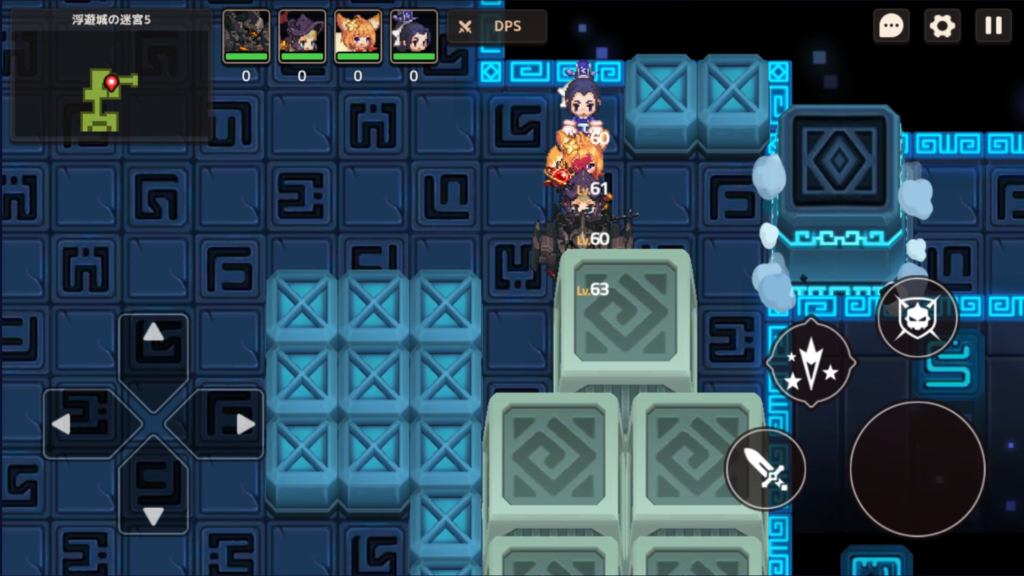Open the gear settings menu
This screenshot has width=1024, height=576.
942,27
